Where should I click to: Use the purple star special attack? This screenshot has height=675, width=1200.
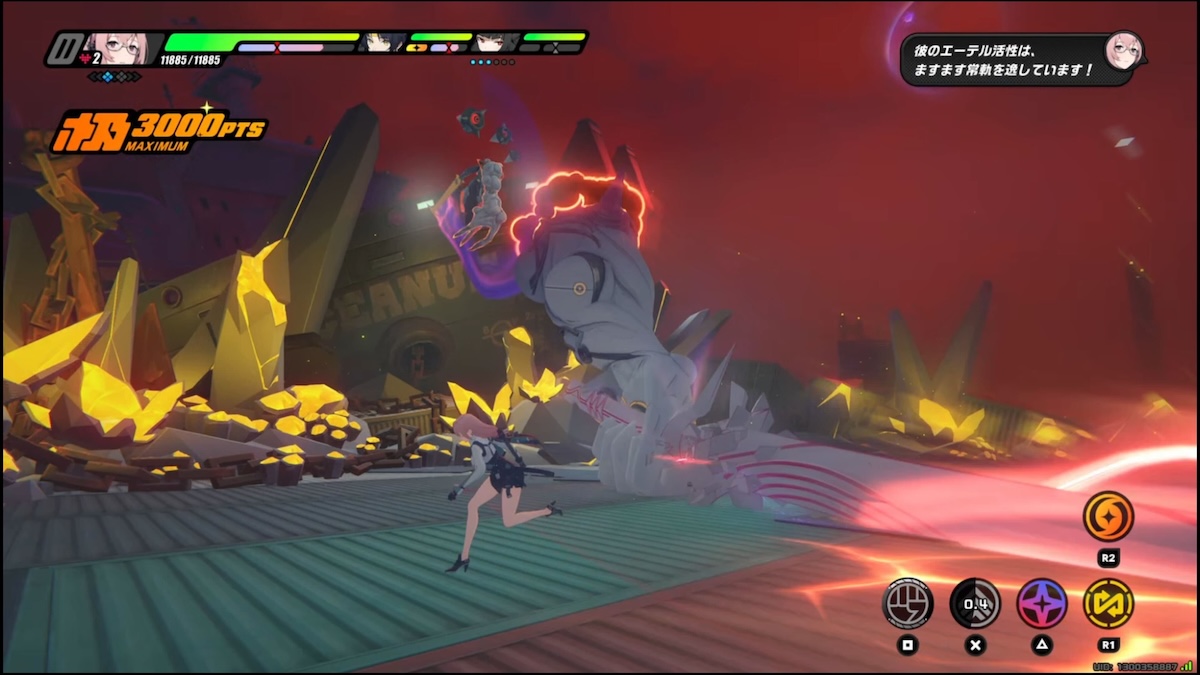tap(1041, 603)
